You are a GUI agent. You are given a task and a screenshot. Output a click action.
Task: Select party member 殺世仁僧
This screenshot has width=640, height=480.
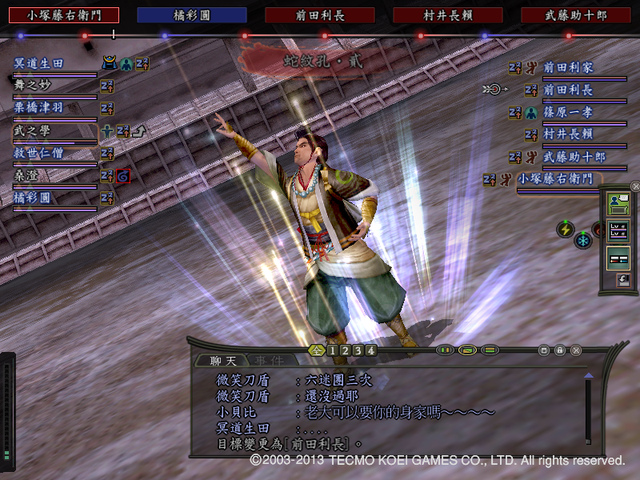tap(40, 153)
